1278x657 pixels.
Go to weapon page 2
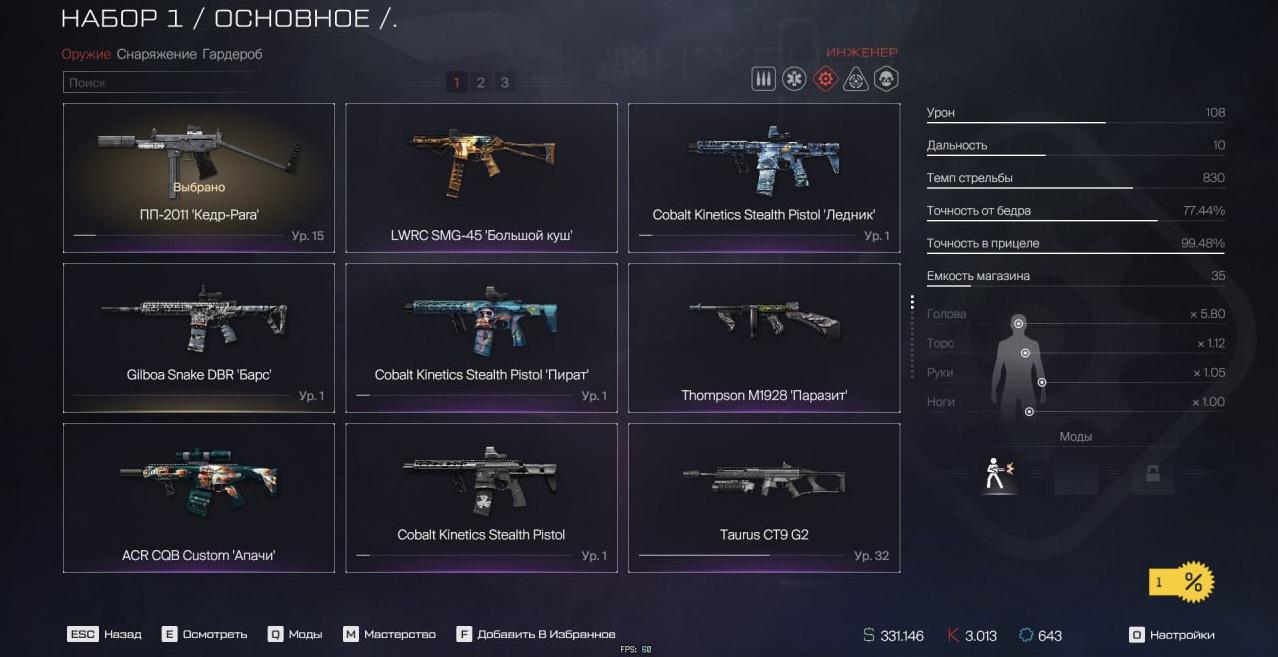[480, 83]
